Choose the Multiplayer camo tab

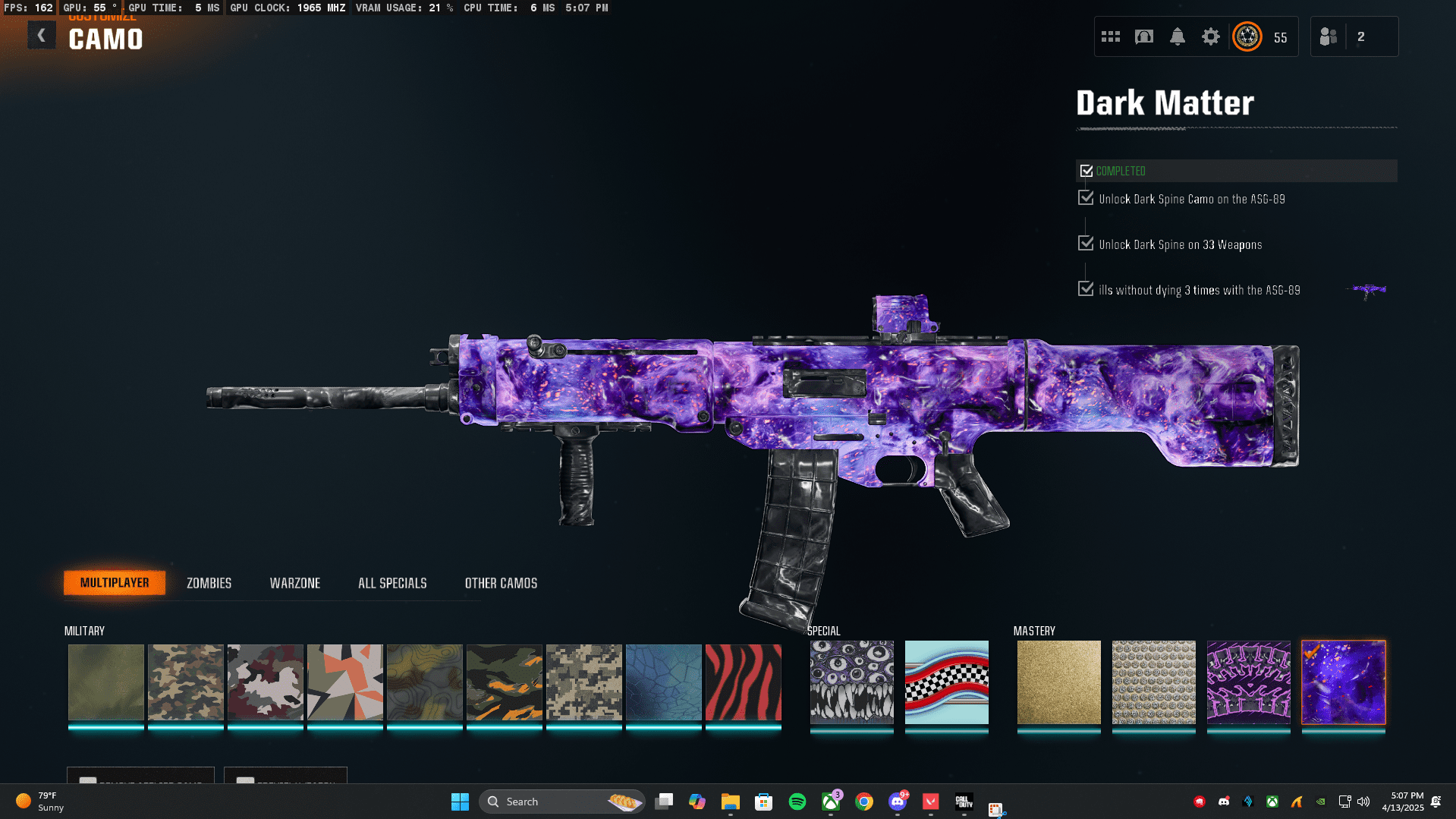115,583
